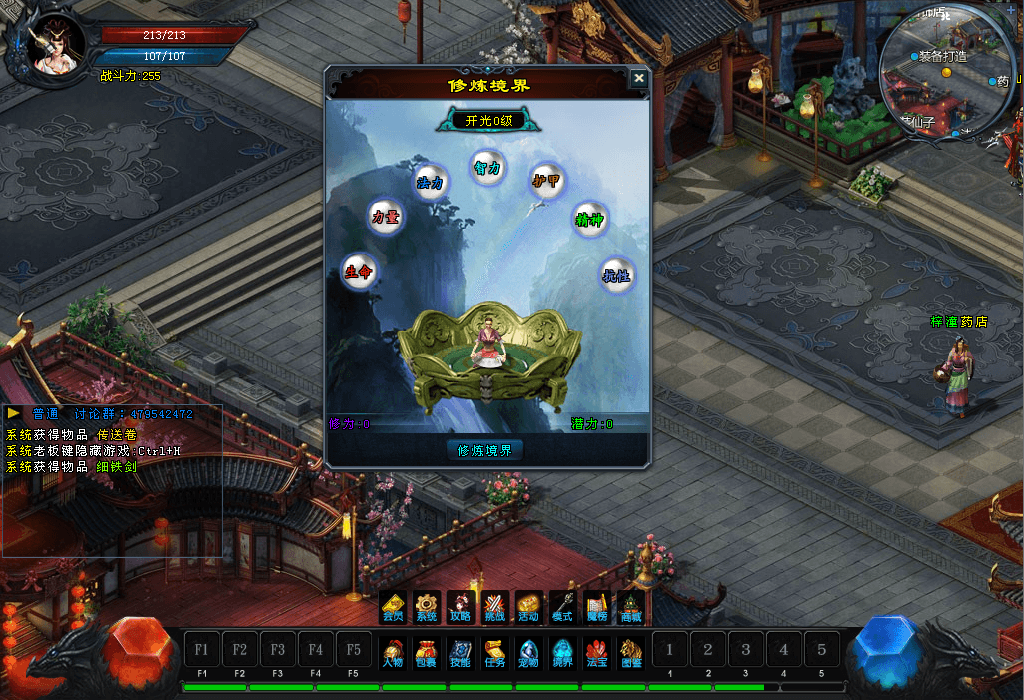Pick the 护甲 (armor) attribute orb
The width and height of the screenshot is (1024, 700).
[x=545, y=181]
